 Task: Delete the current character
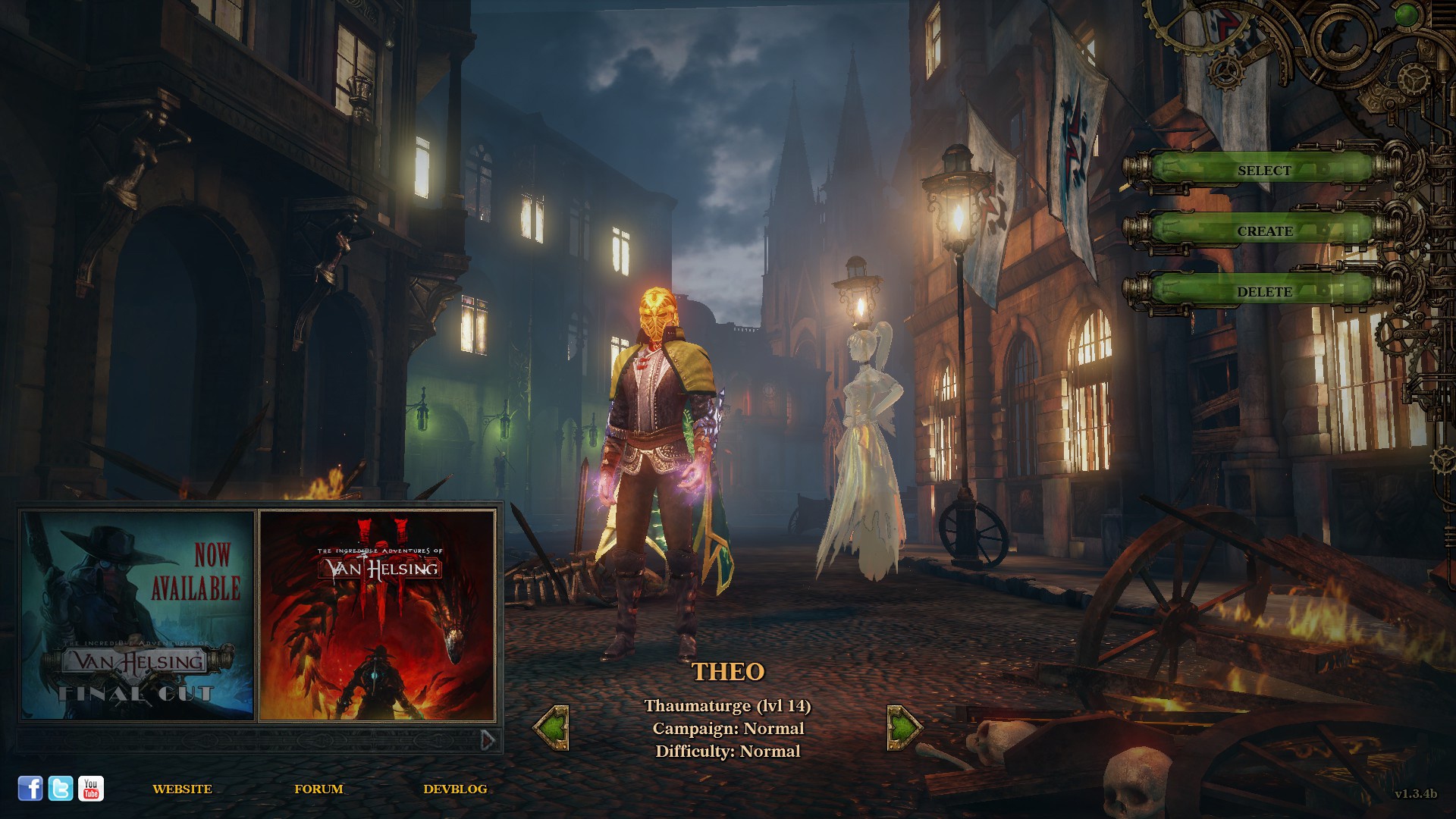1263,292
